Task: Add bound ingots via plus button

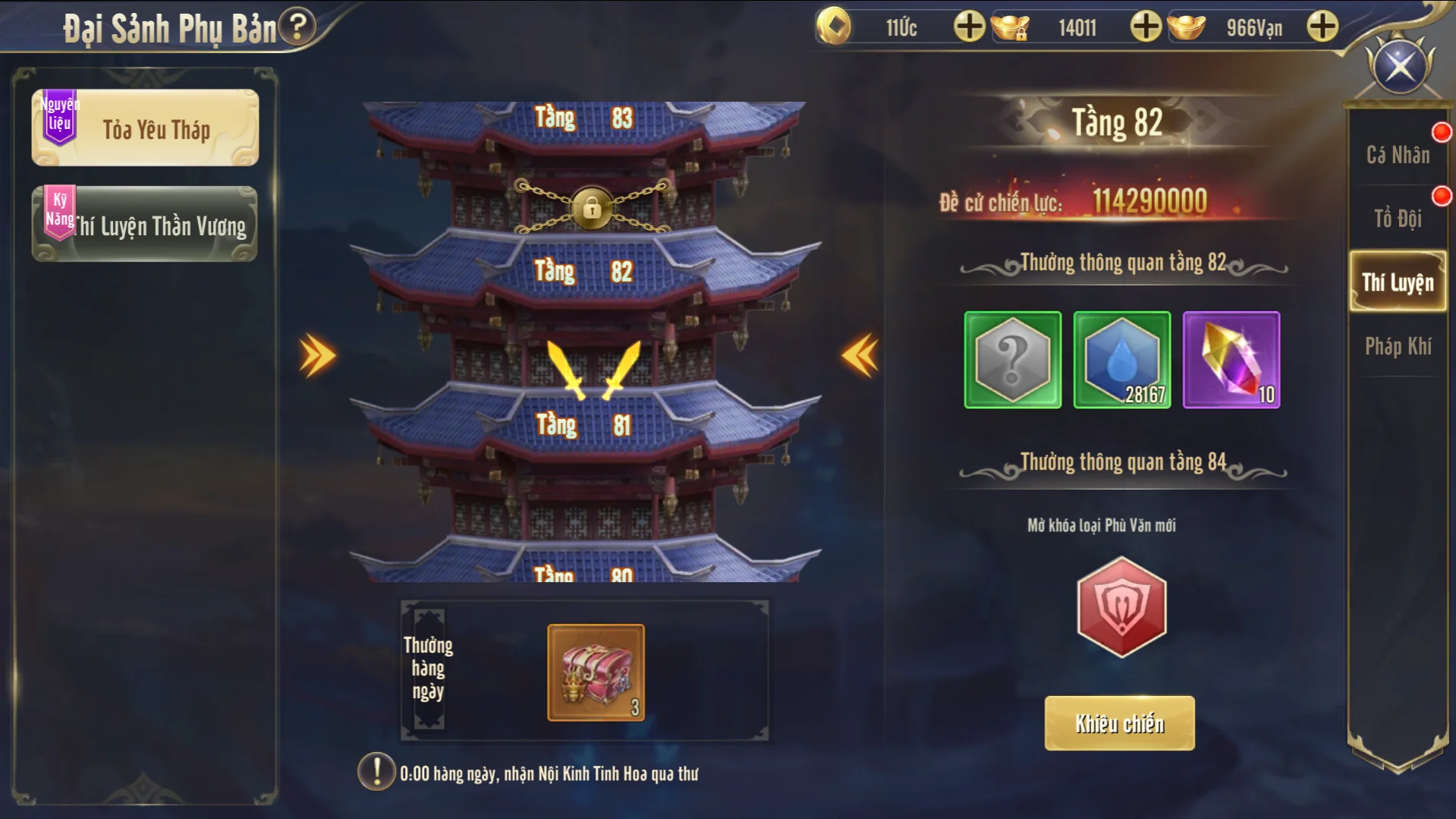Action: pos(1146,27)
